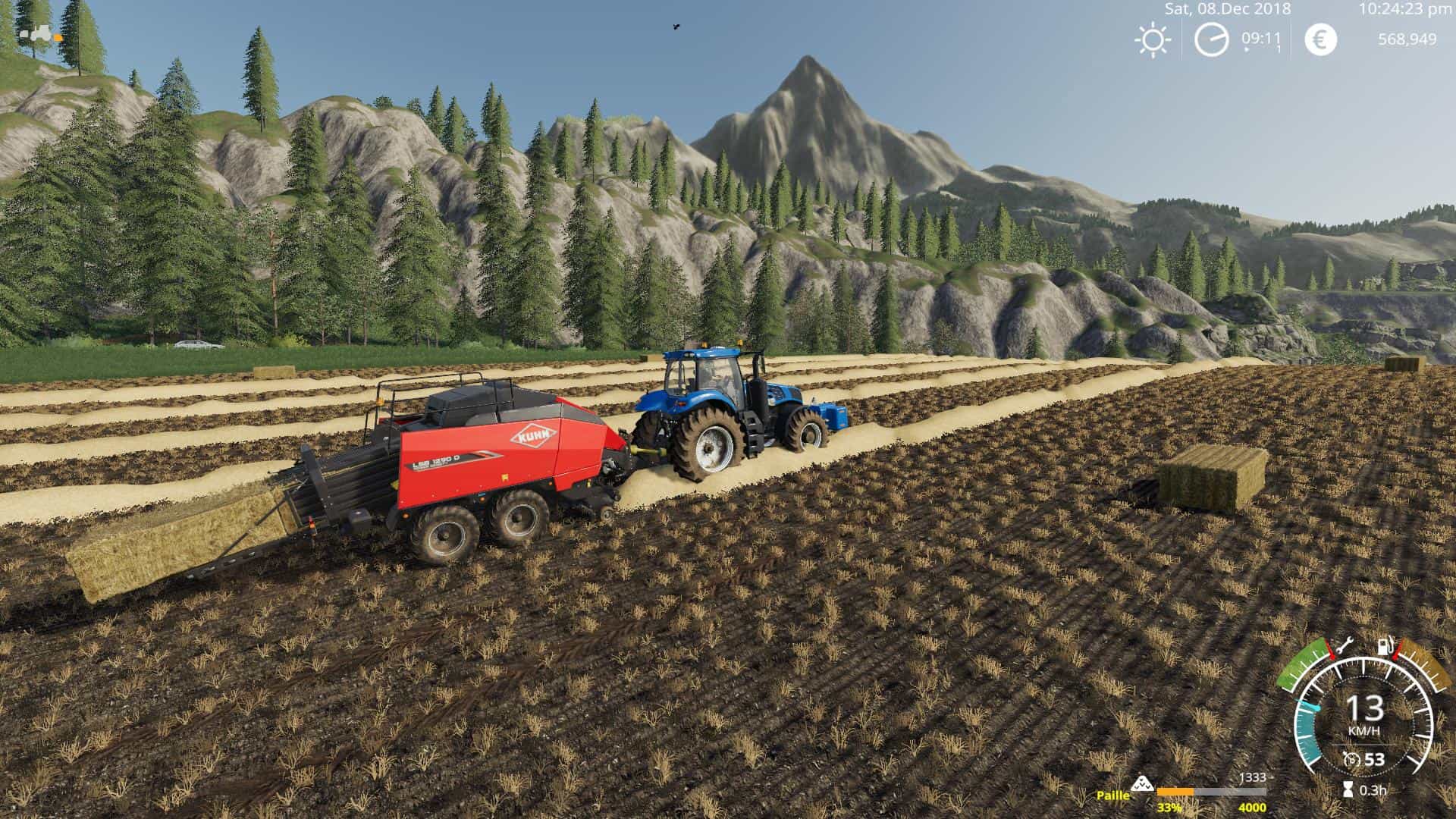Click the hourglass operating time icon

pos(1348,789)
